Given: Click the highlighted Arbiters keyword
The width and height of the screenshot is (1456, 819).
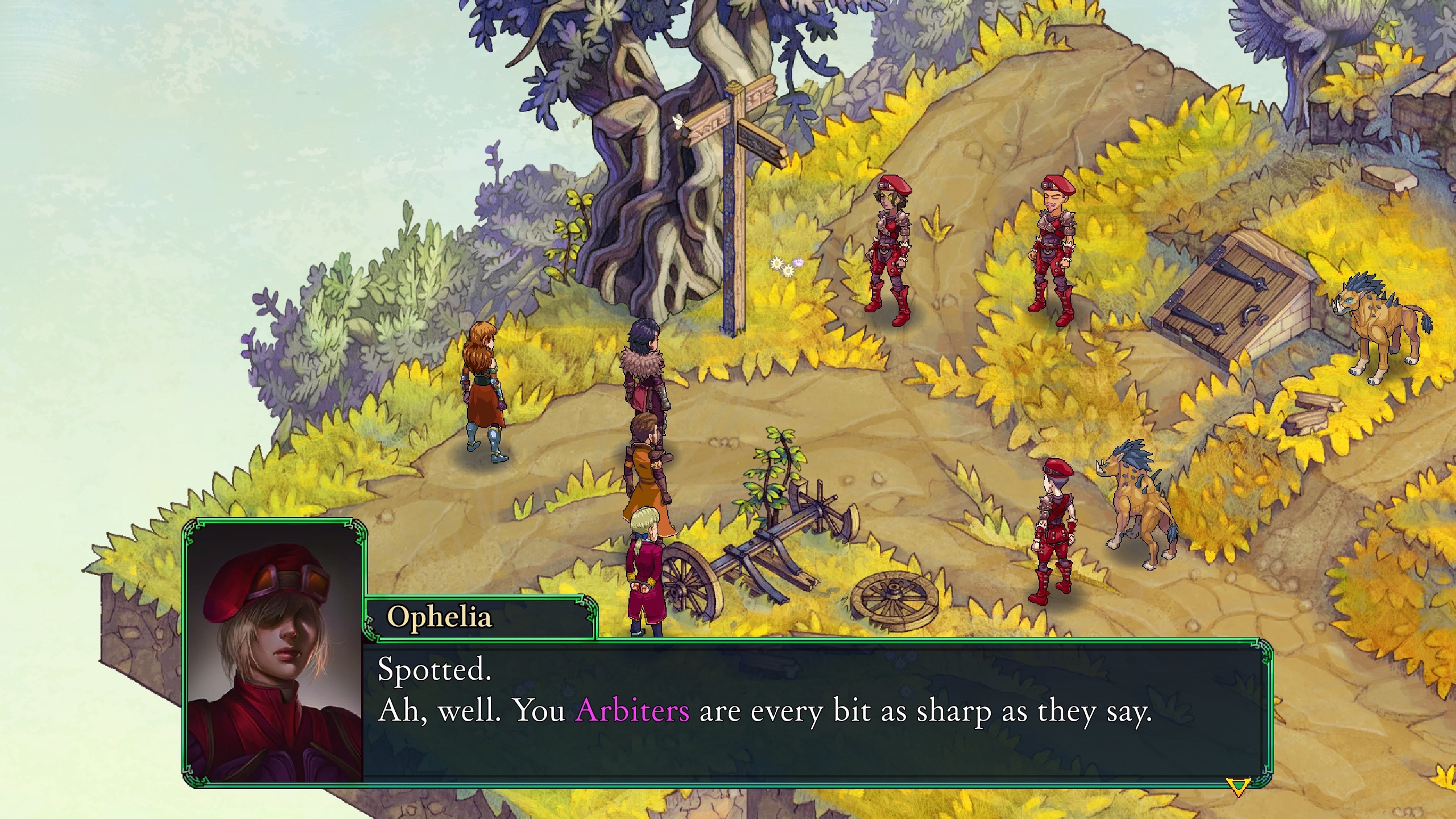Looking at the screenshot, I should 632,710.
